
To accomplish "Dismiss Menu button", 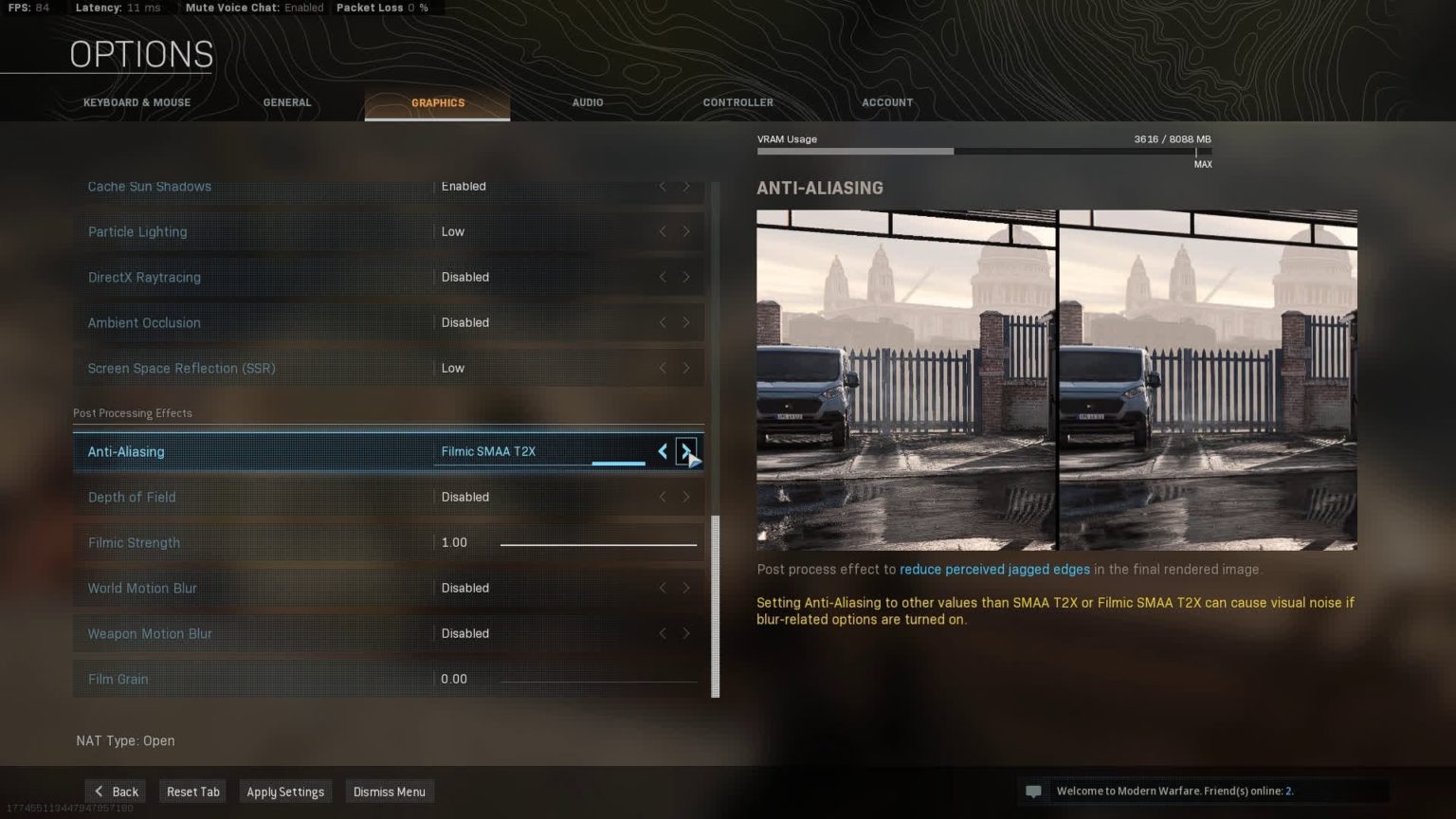I will click(389, 792).
